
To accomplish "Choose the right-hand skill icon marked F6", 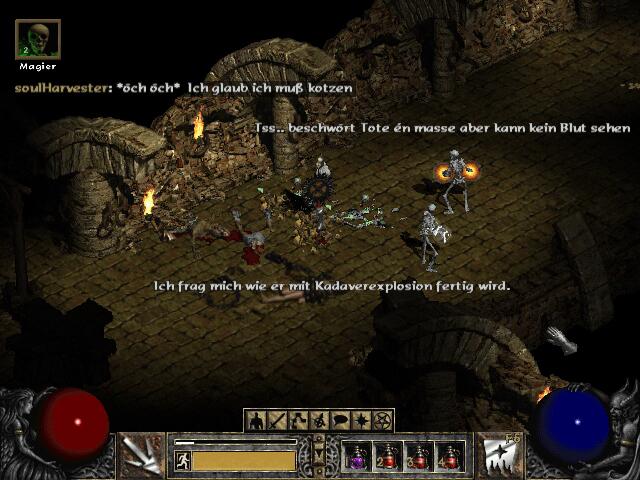I will [x=498, y=454].
